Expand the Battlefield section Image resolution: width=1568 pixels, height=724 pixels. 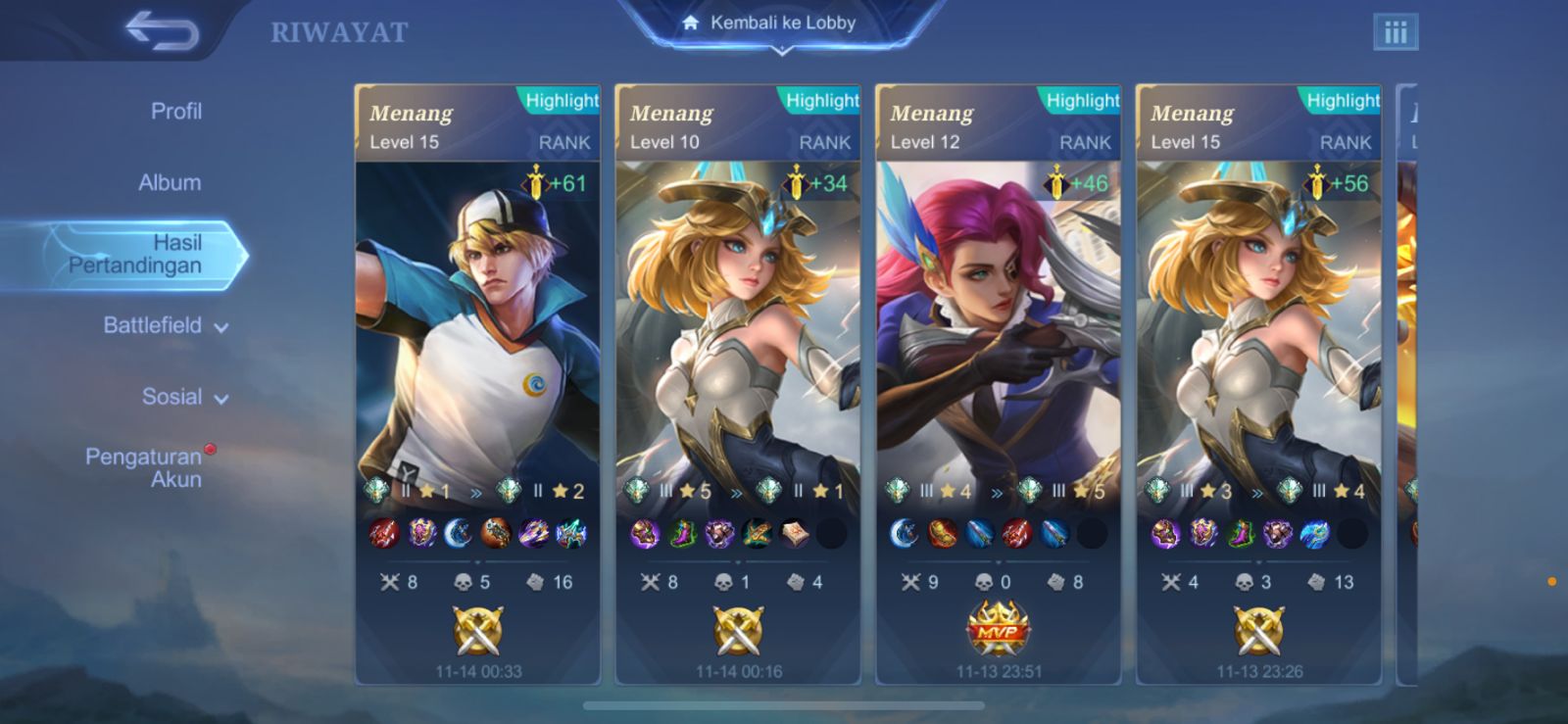[x=165, y=326]
